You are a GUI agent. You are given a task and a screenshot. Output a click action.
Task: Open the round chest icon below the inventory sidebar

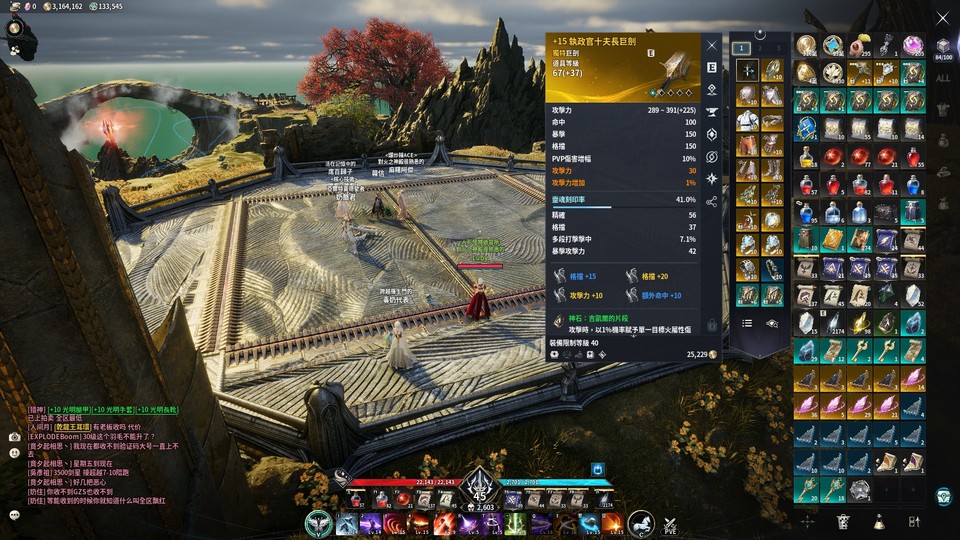[x=942, y=496]
